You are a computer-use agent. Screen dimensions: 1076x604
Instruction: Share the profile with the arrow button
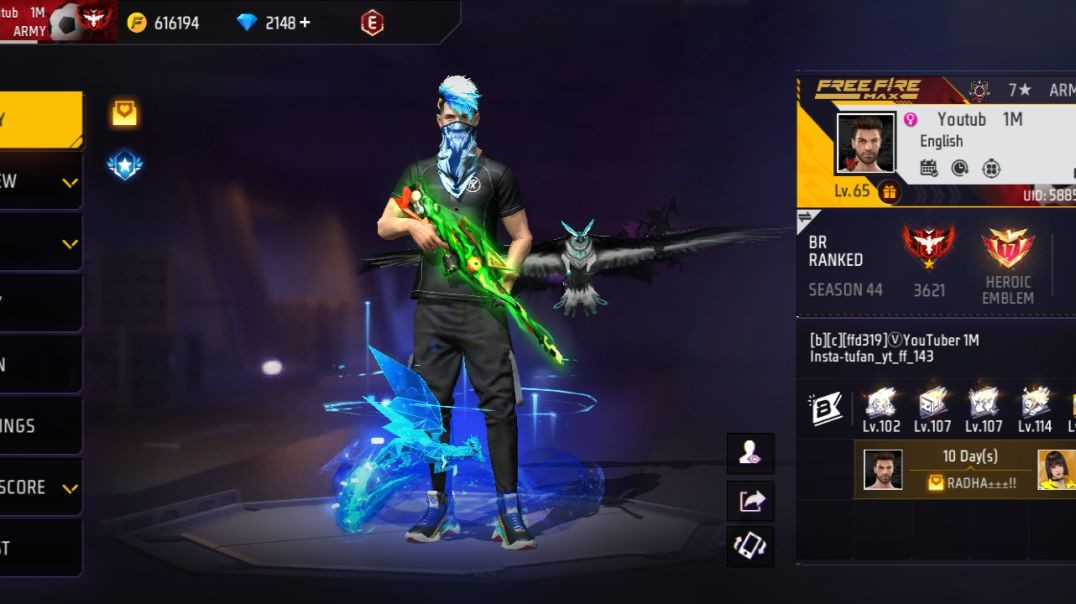point(750,500)
